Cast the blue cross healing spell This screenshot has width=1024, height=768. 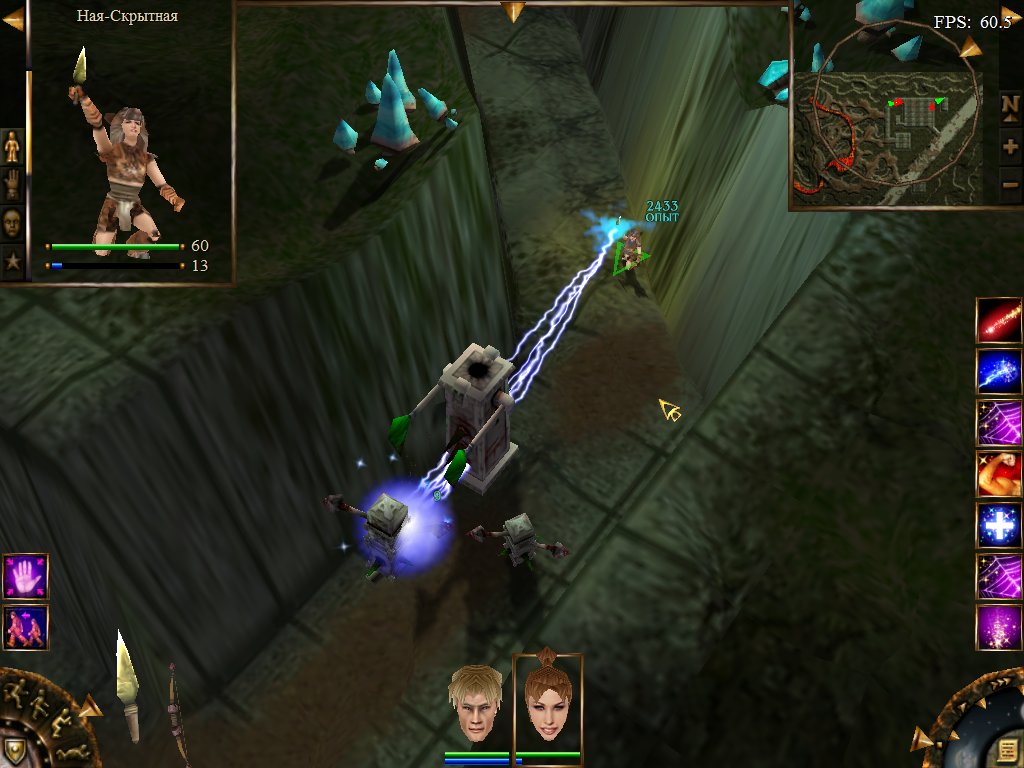[998, 525]
